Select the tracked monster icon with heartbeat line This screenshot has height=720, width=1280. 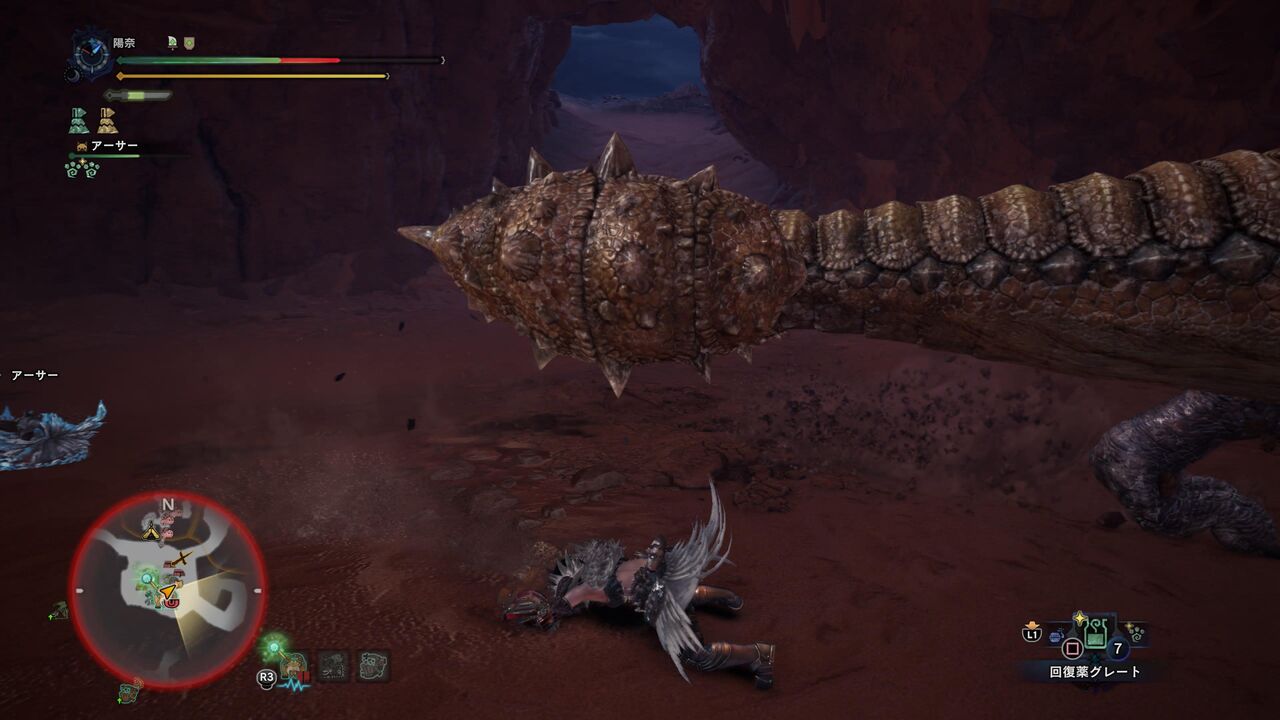294,667
